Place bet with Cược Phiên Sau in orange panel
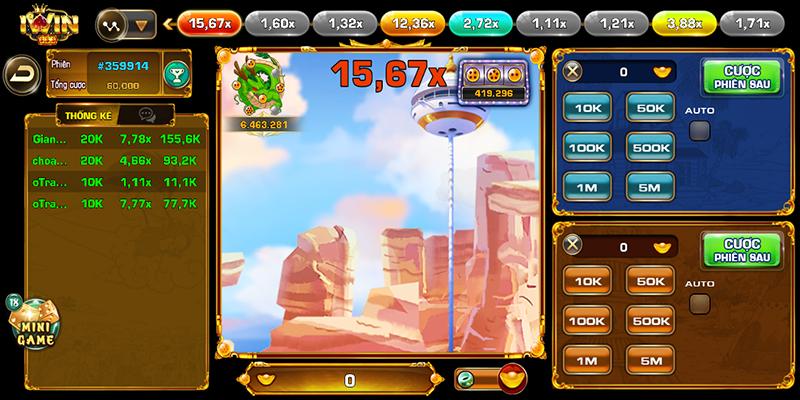 tap(742, 250)
